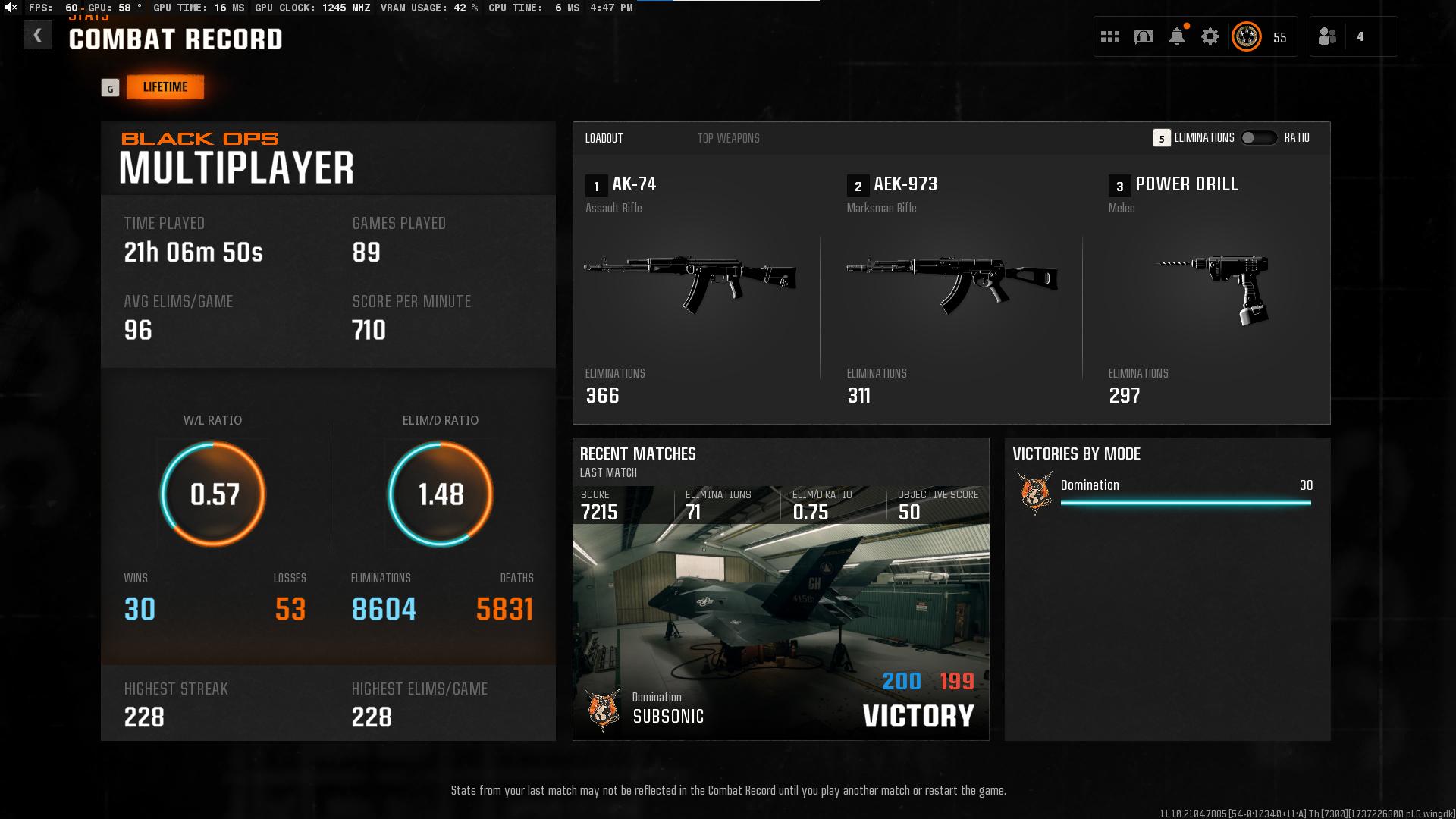This screenshot has height=819, width=1456.
Task: Click the back arrow beside Combat Record
Action: pos(37,36)
